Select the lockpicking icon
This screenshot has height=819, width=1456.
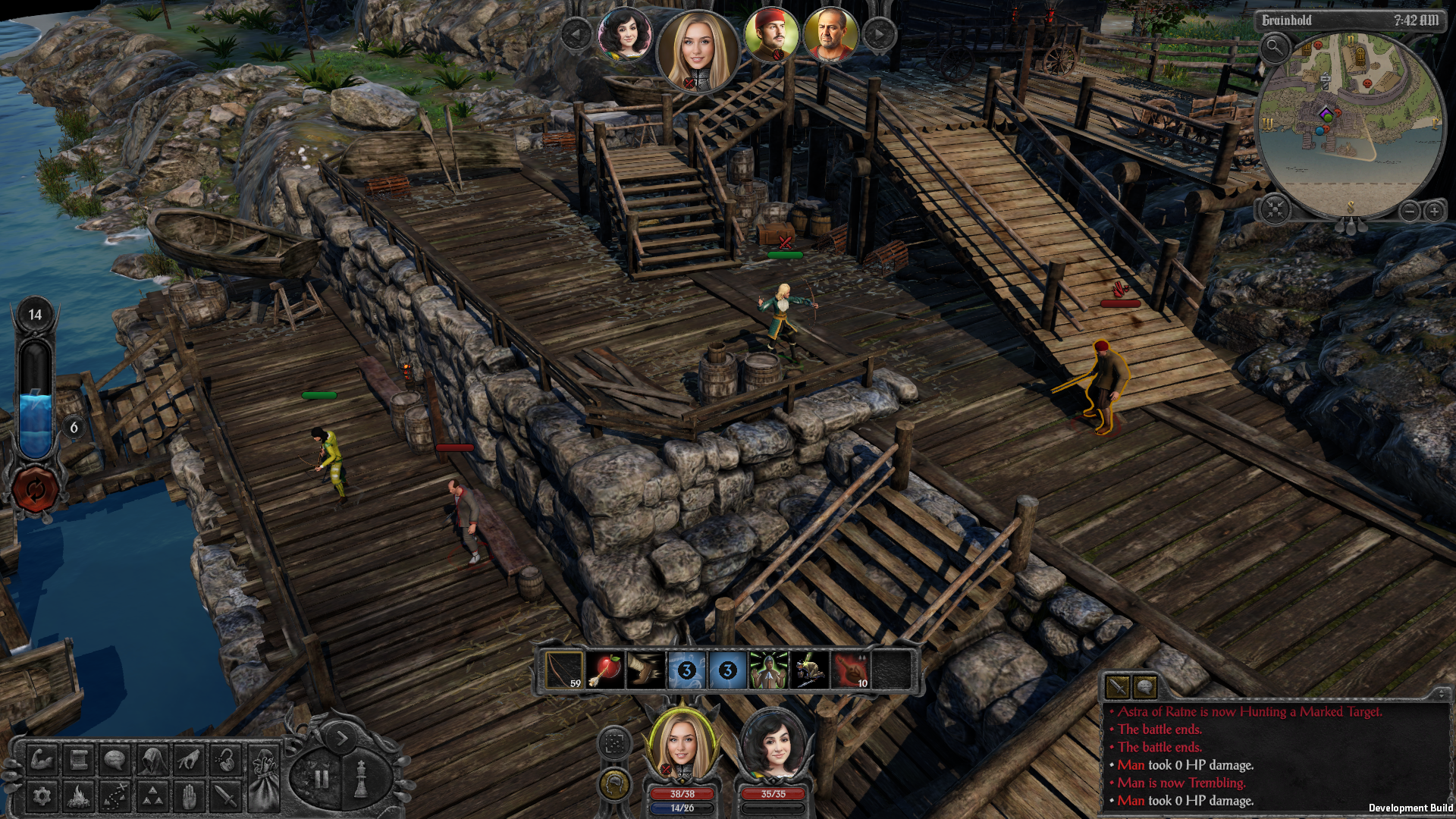[x=225, y=759]
